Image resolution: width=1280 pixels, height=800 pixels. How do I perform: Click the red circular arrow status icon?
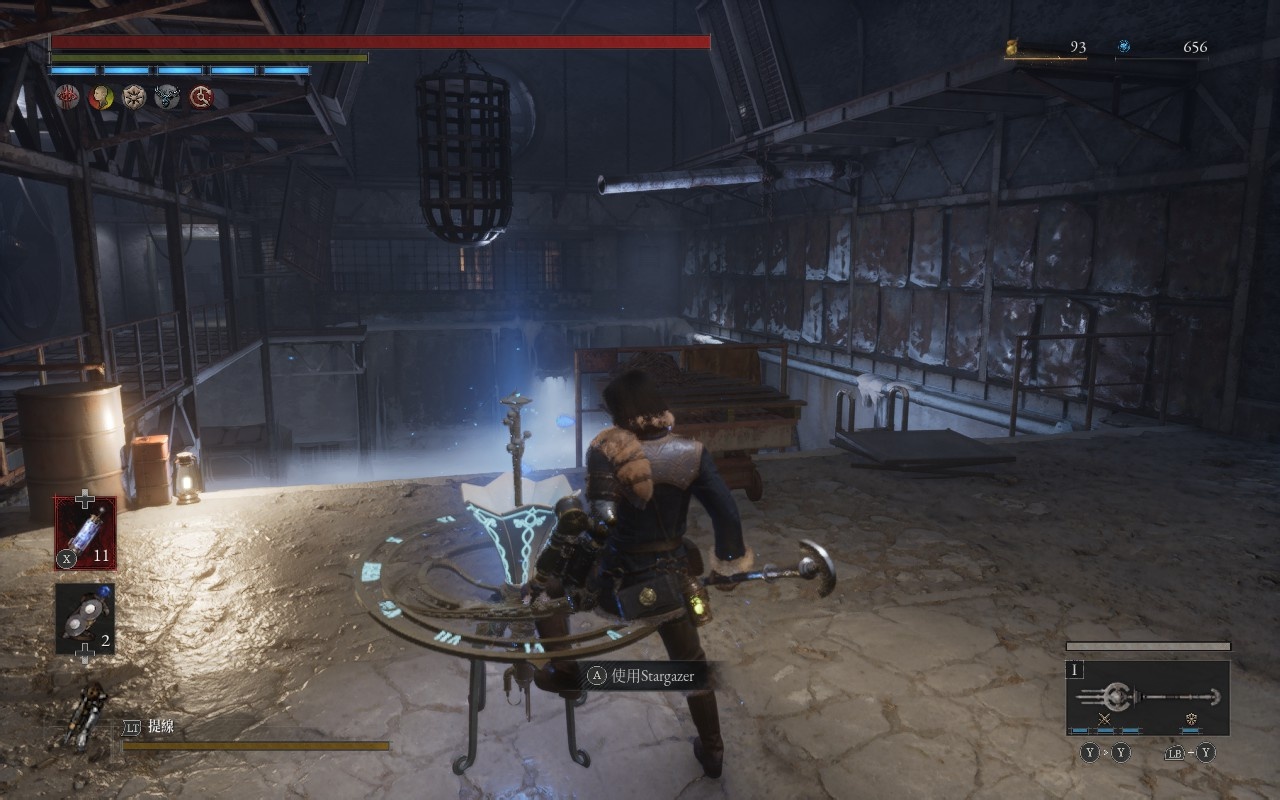pos(201,97)
